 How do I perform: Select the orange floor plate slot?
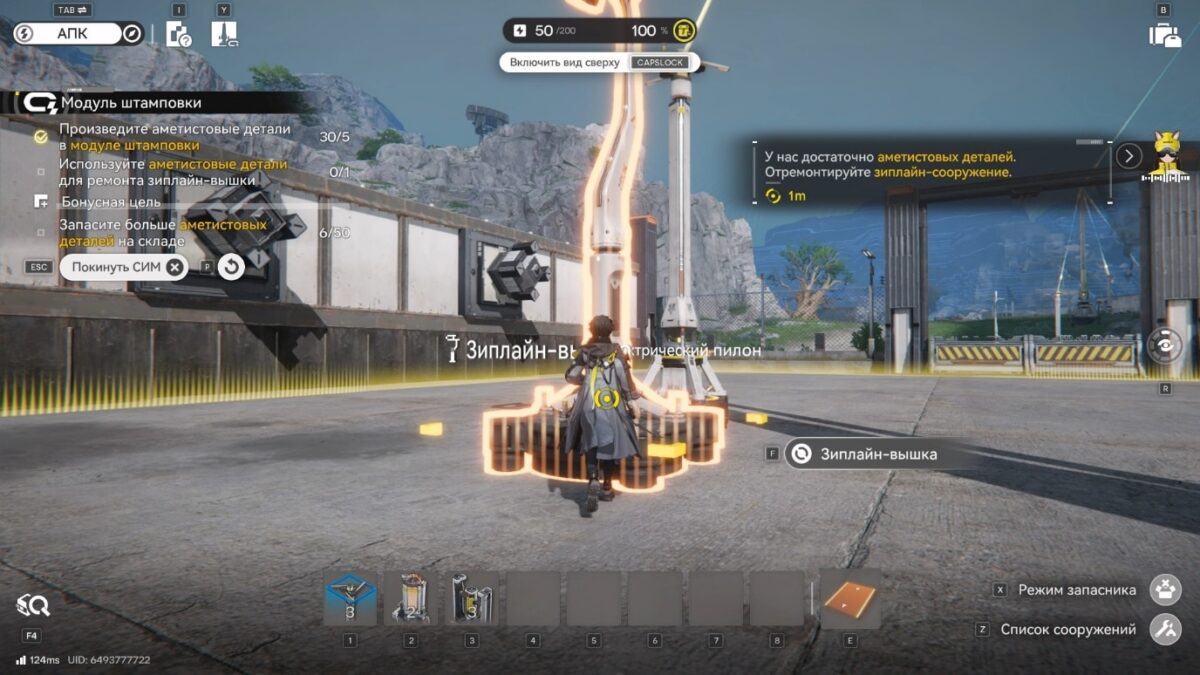click(x=850, y=598)
